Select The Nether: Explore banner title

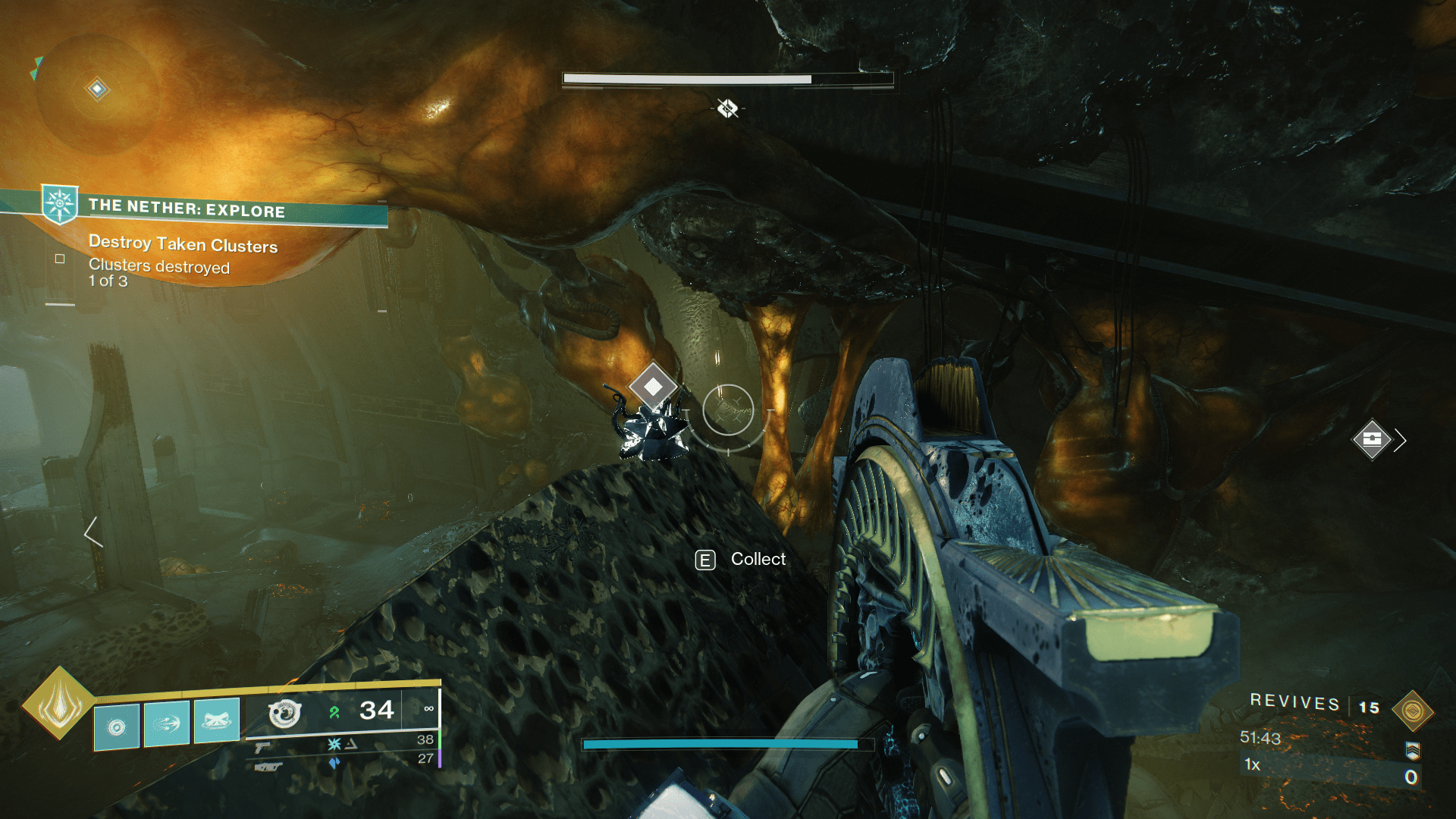tap(187, 212)
